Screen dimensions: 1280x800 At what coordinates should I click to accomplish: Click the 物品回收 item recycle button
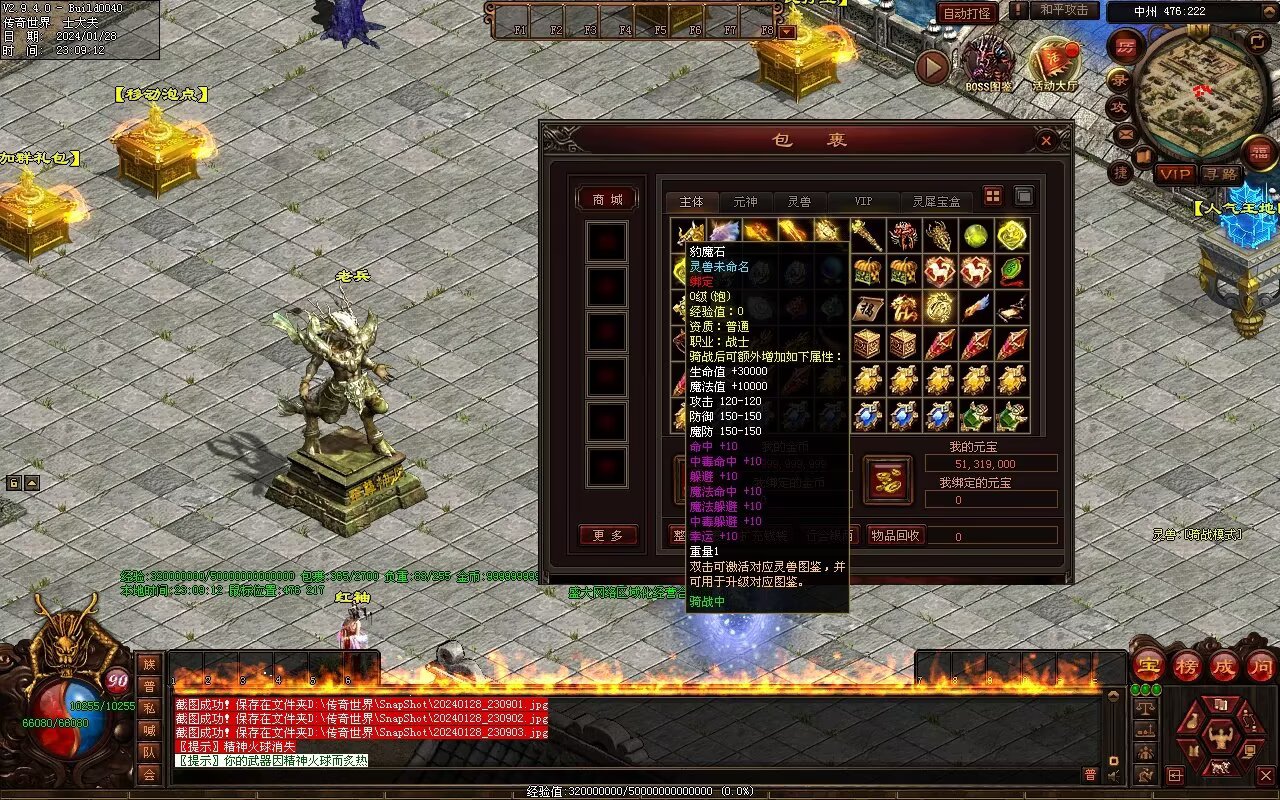[x=896, y=535]
